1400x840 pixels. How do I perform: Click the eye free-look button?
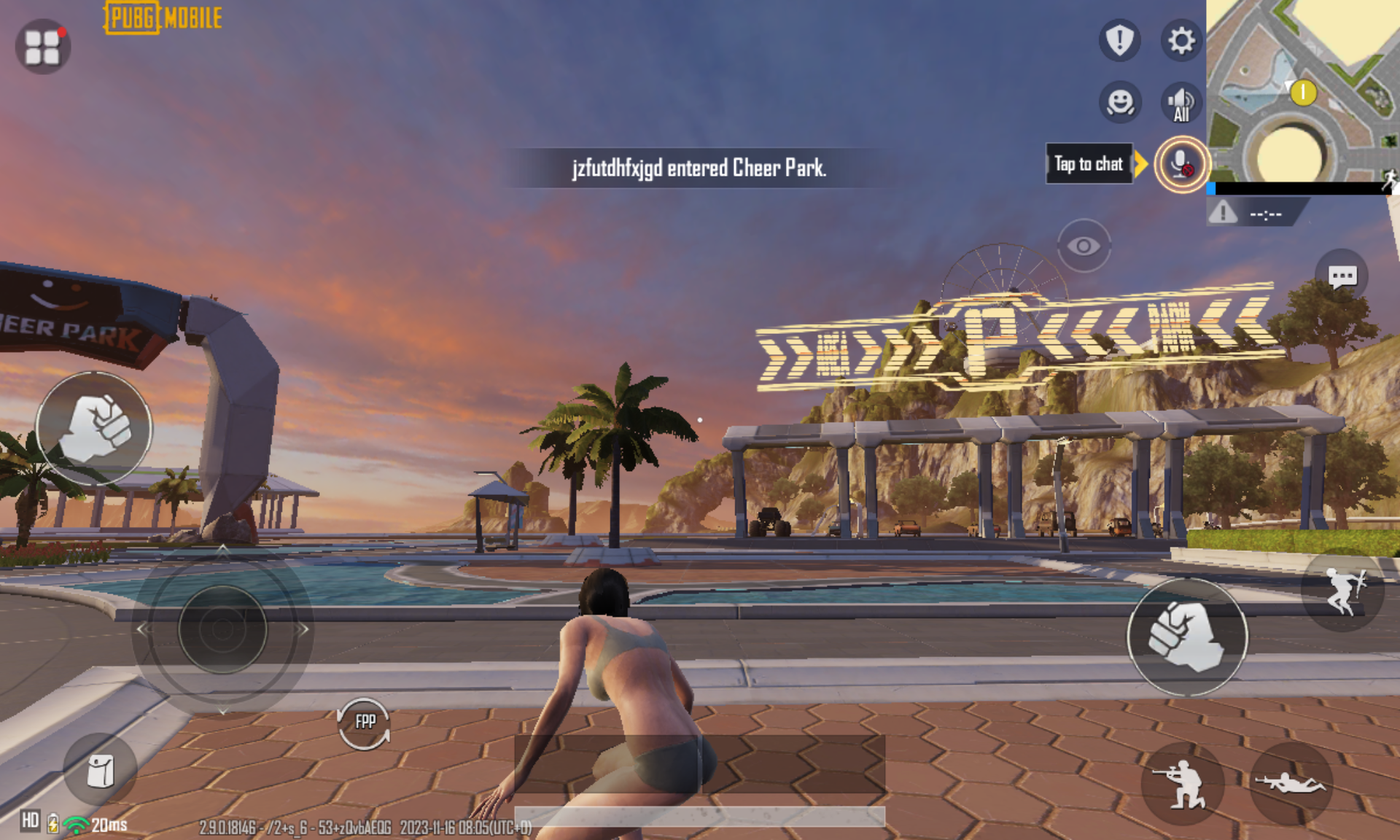pos(1084,246)
